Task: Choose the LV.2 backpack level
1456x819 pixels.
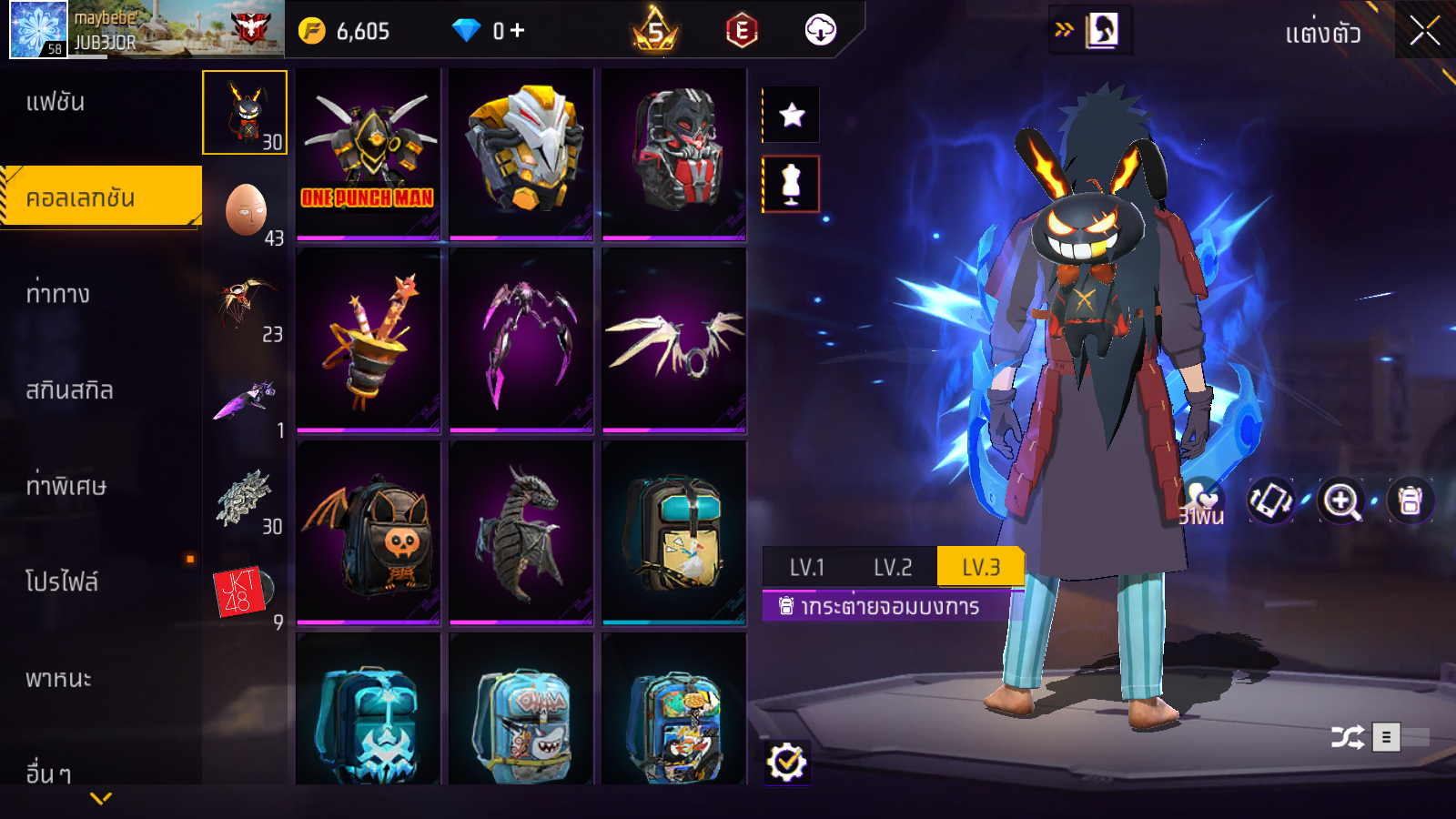Action: 893,568
